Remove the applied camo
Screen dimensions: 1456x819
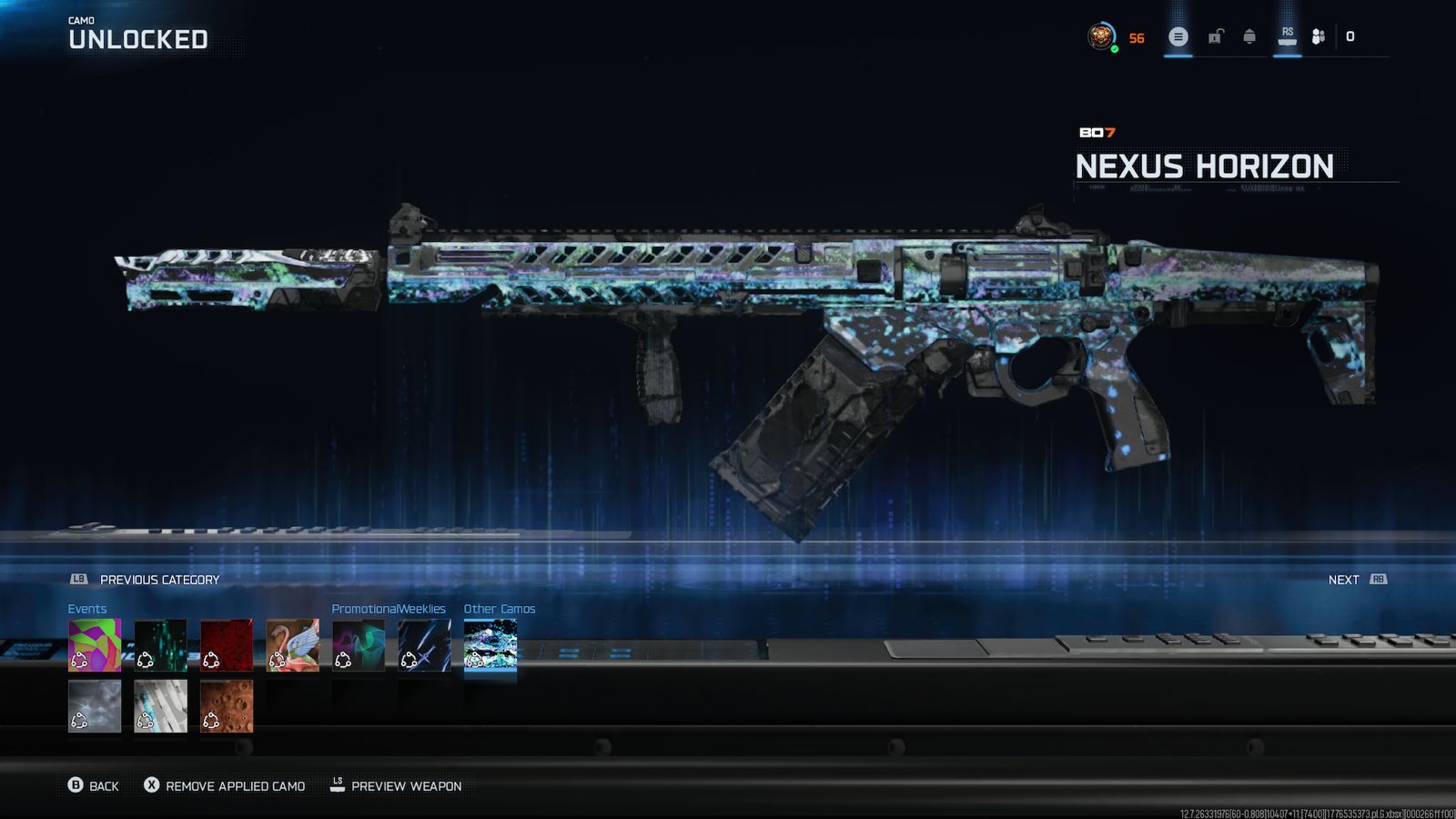pos(225,785)
